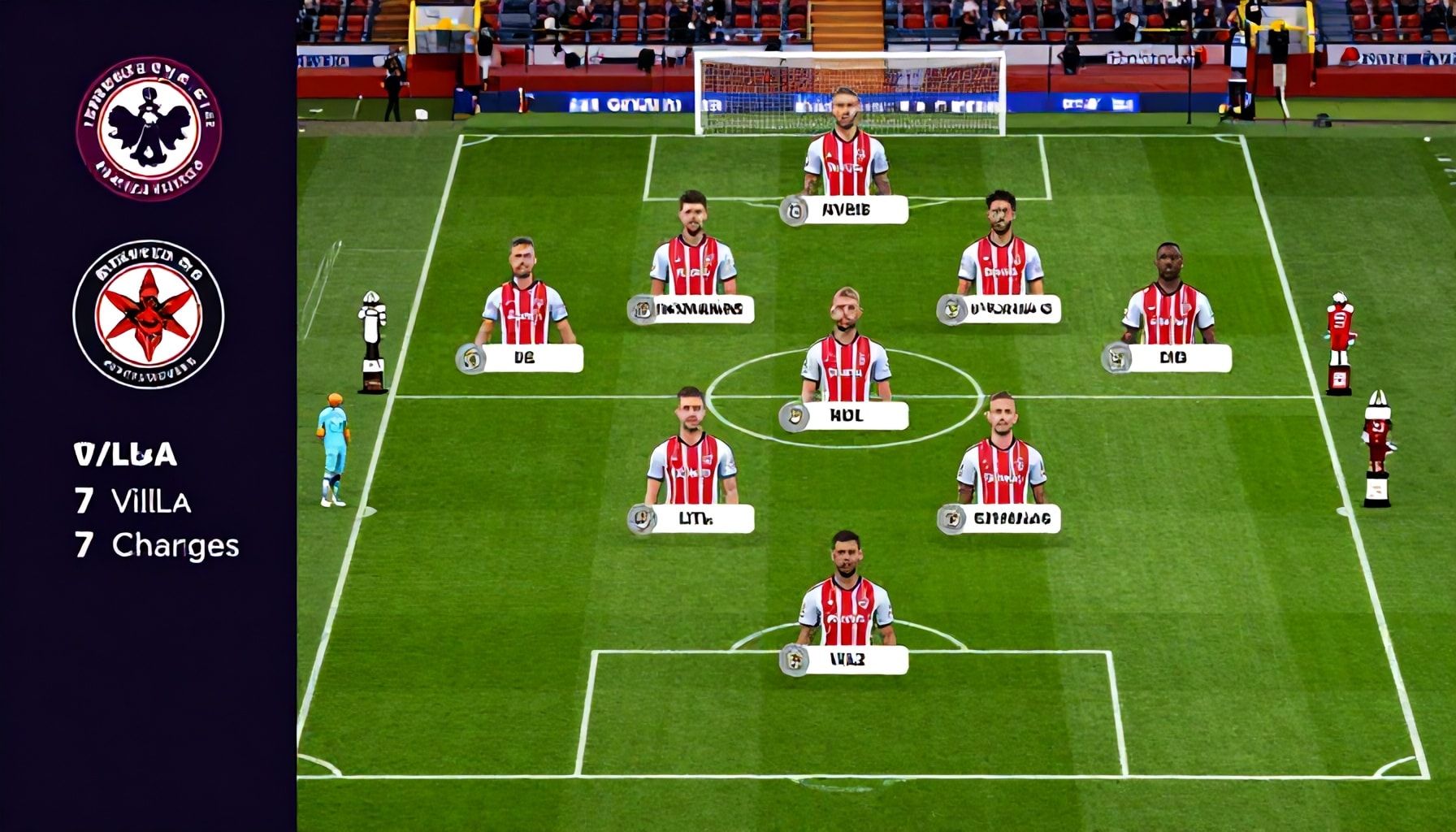Click the NVEIG name tag near the goal
Image resolution: width=1456 pixels, height=832 pixels.
pyautogui.click(x=845, y=210)
